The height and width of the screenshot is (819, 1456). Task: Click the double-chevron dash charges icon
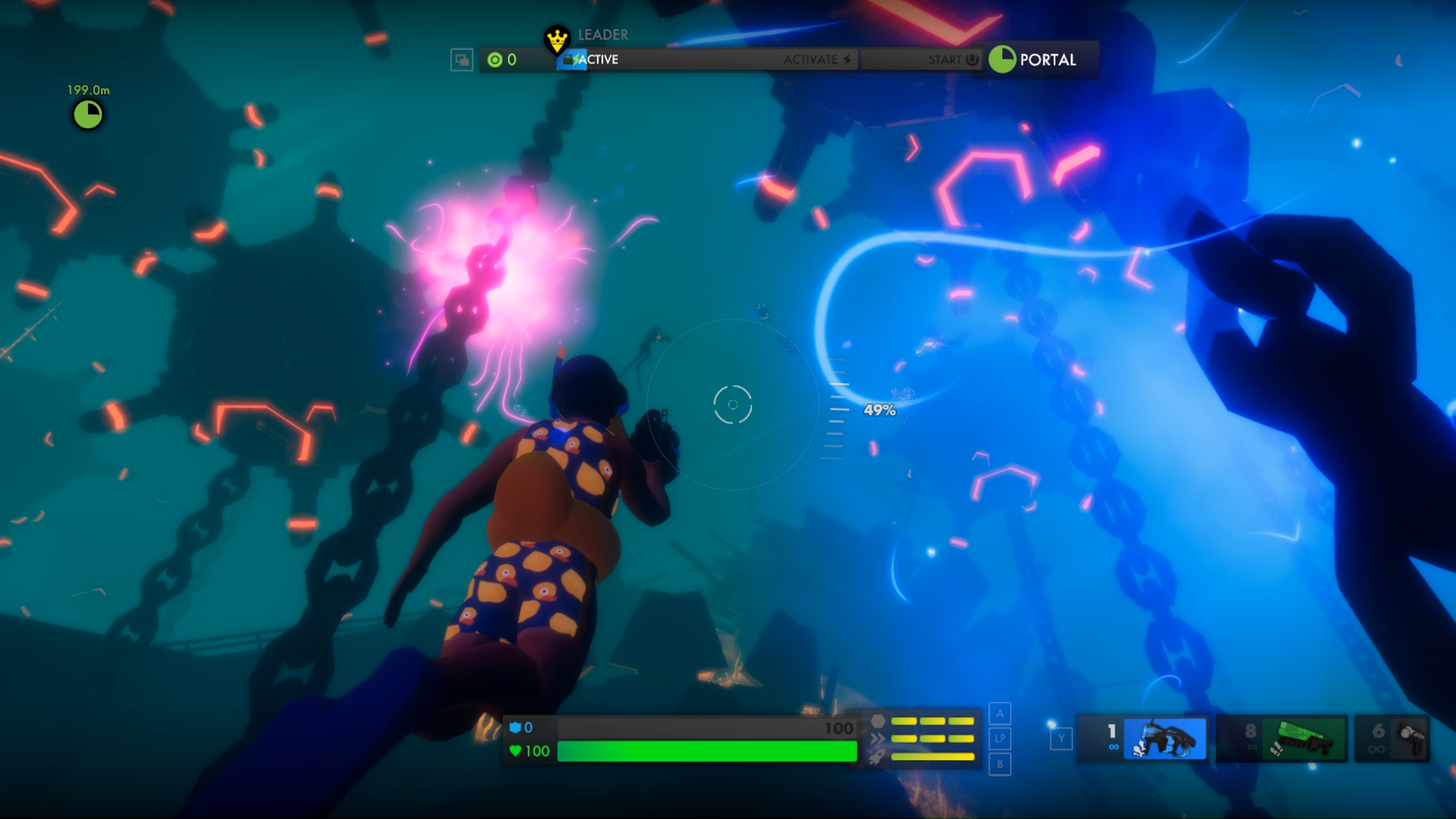point(877,739)
